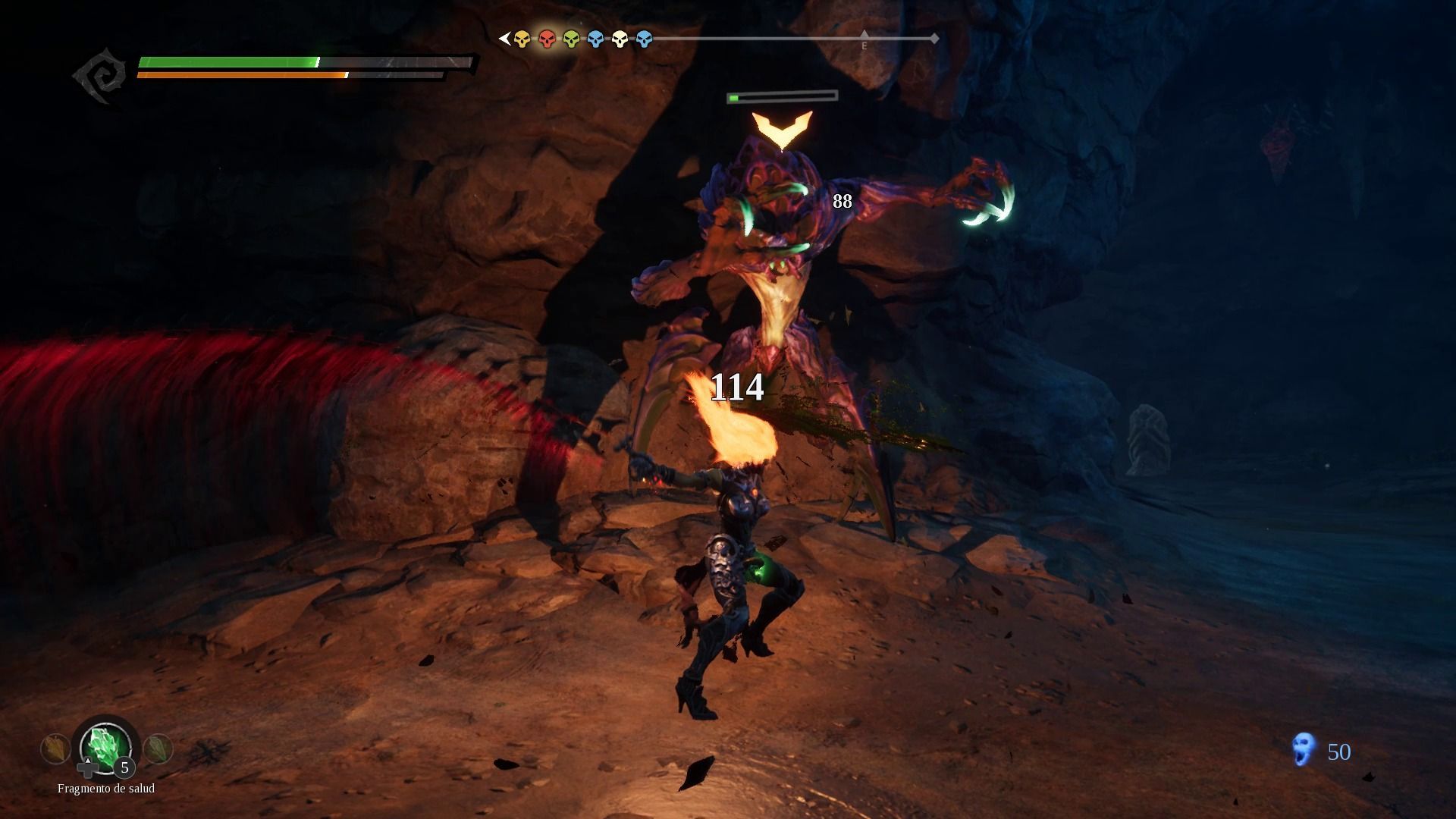Screen dimensions: 1456x819
Task: Select the green skull compass marker
Action: (x=571, y=39)
